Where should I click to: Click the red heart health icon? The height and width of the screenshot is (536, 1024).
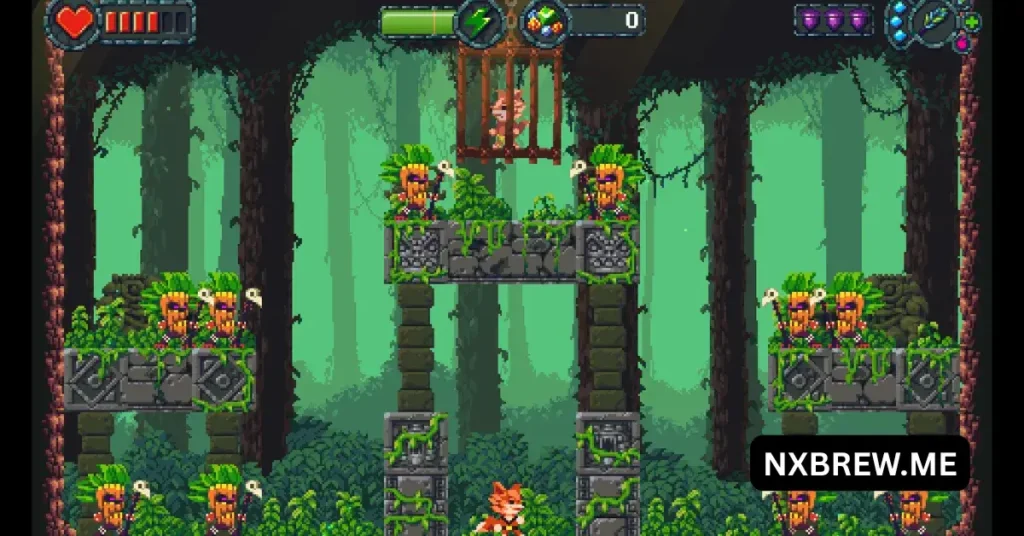tap(73, 21)
